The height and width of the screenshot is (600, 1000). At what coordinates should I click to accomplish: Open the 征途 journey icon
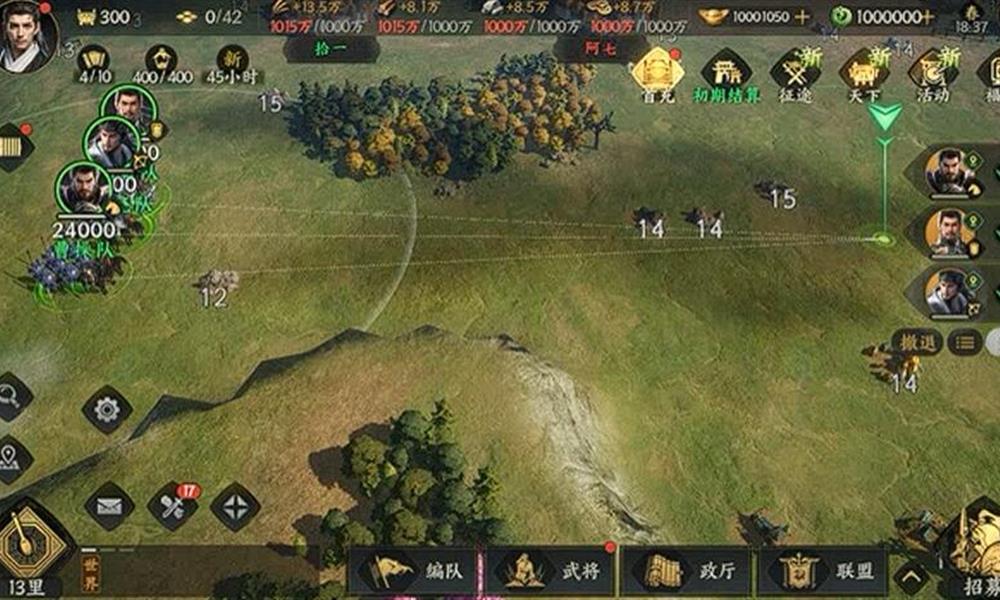click(796, 72)
